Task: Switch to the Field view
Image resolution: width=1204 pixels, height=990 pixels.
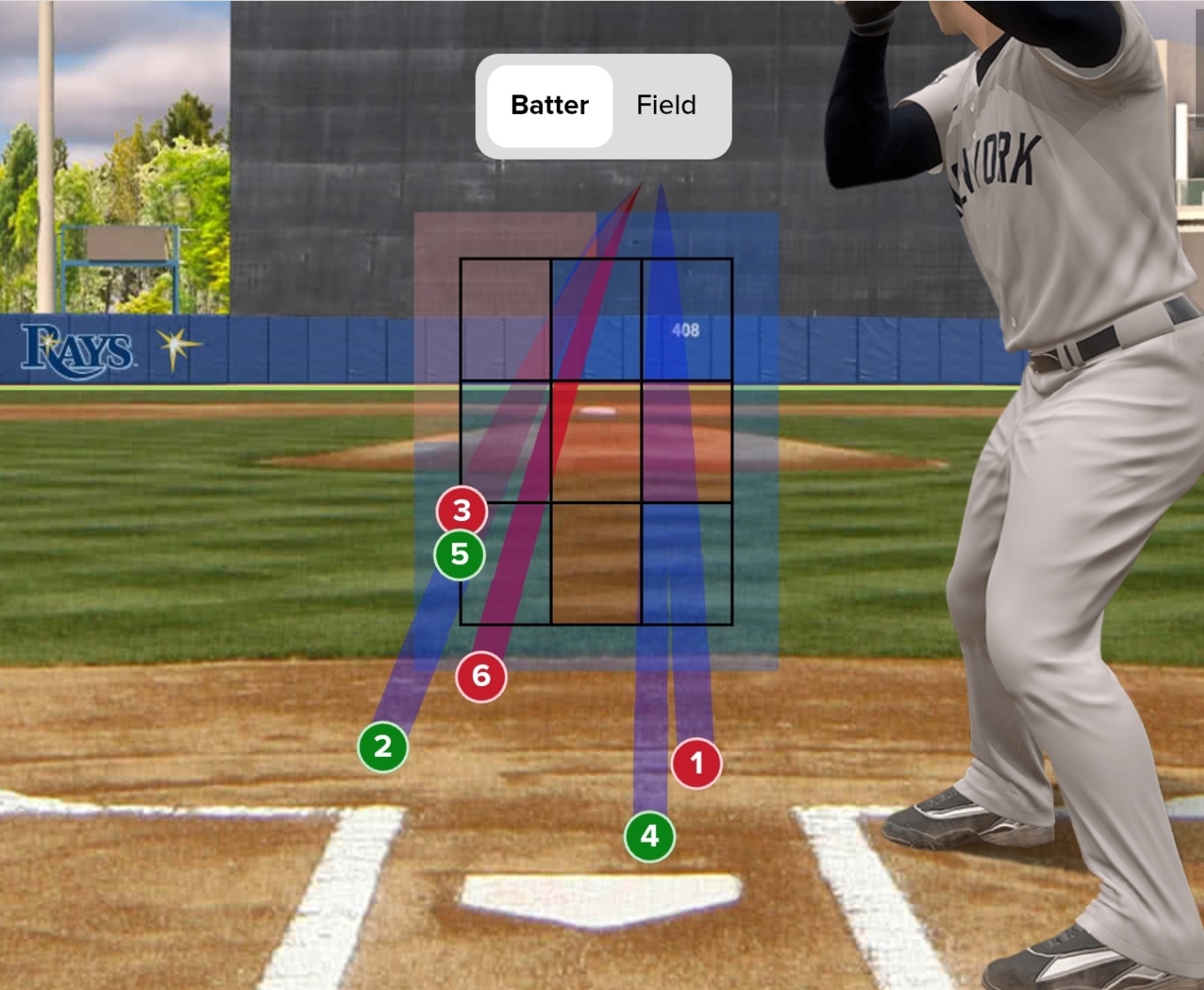Action: [666, 105]
